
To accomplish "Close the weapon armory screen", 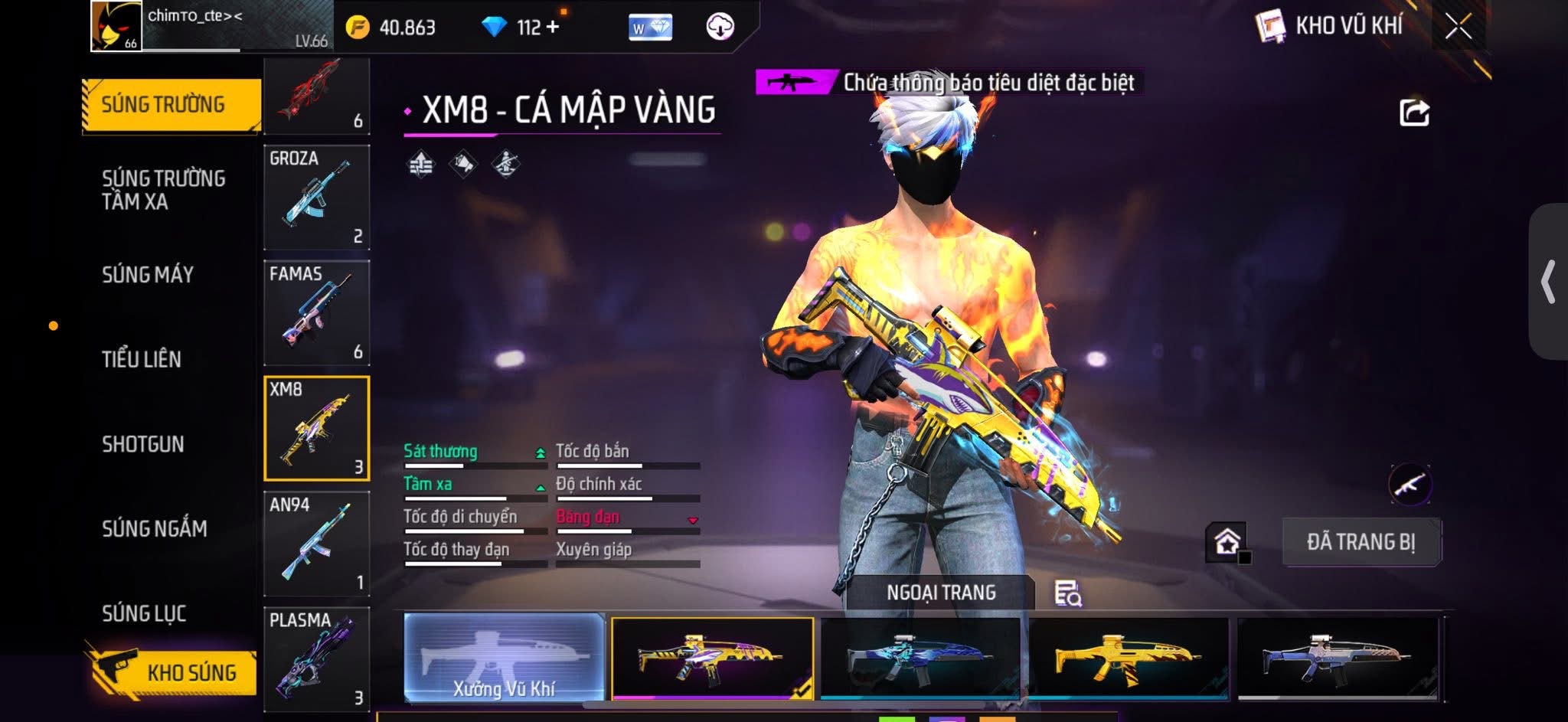I will pos(1458,27).
